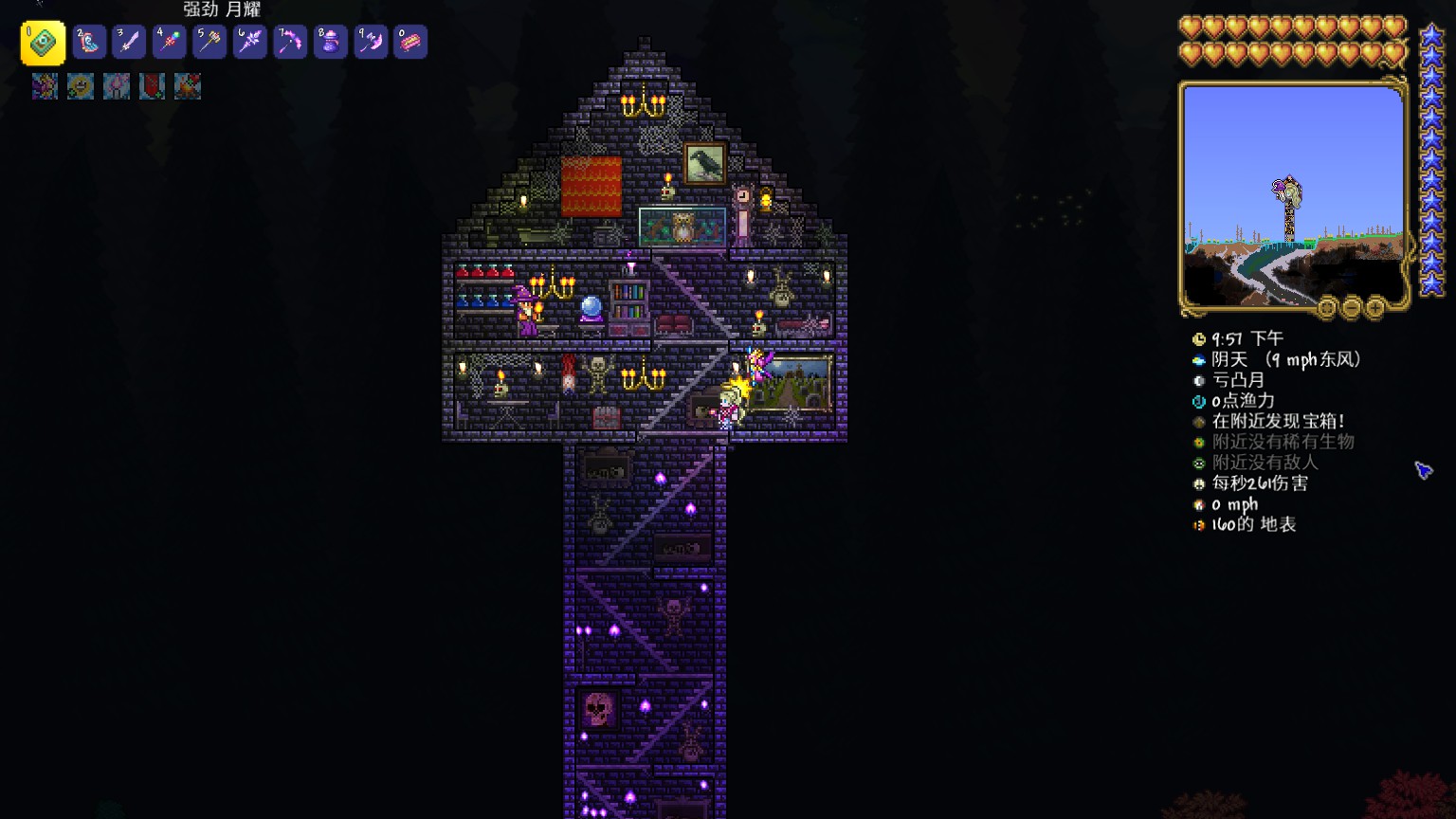Choose the magic mirror in hotbar slot 2
Viewport: 1456px width, 819px height.
tap(89, 42)
